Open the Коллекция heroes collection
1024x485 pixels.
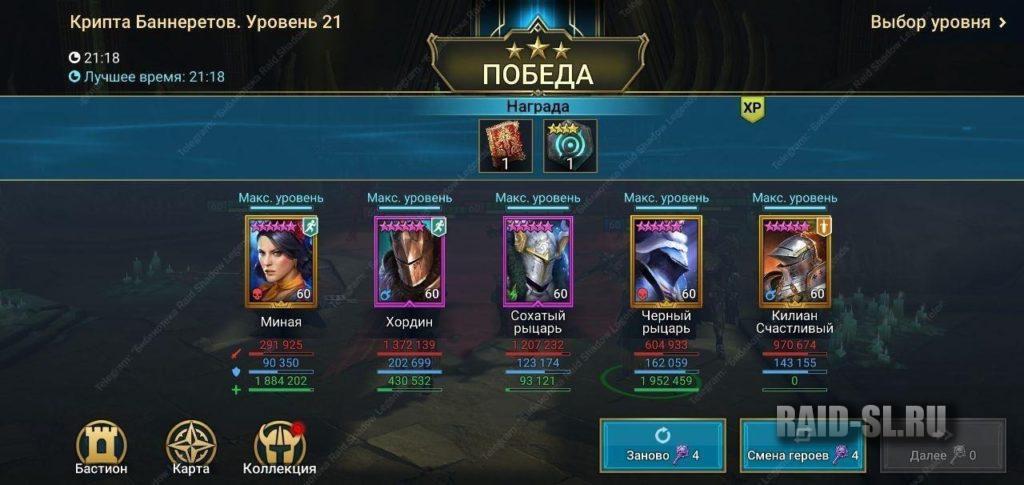[279, 445]
